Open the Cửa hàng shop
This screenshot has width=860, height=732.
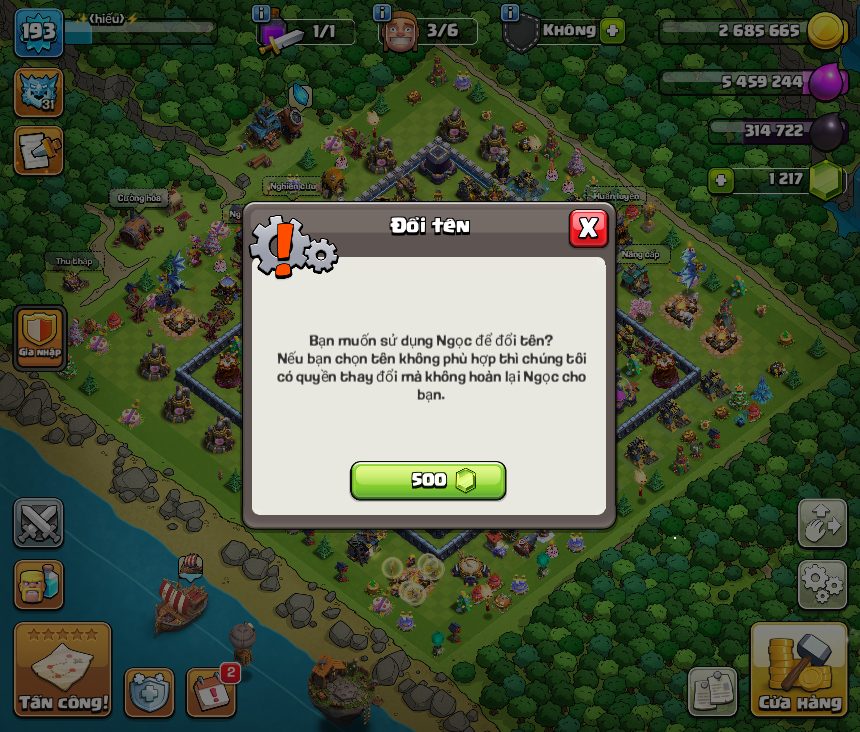point(798,671)
